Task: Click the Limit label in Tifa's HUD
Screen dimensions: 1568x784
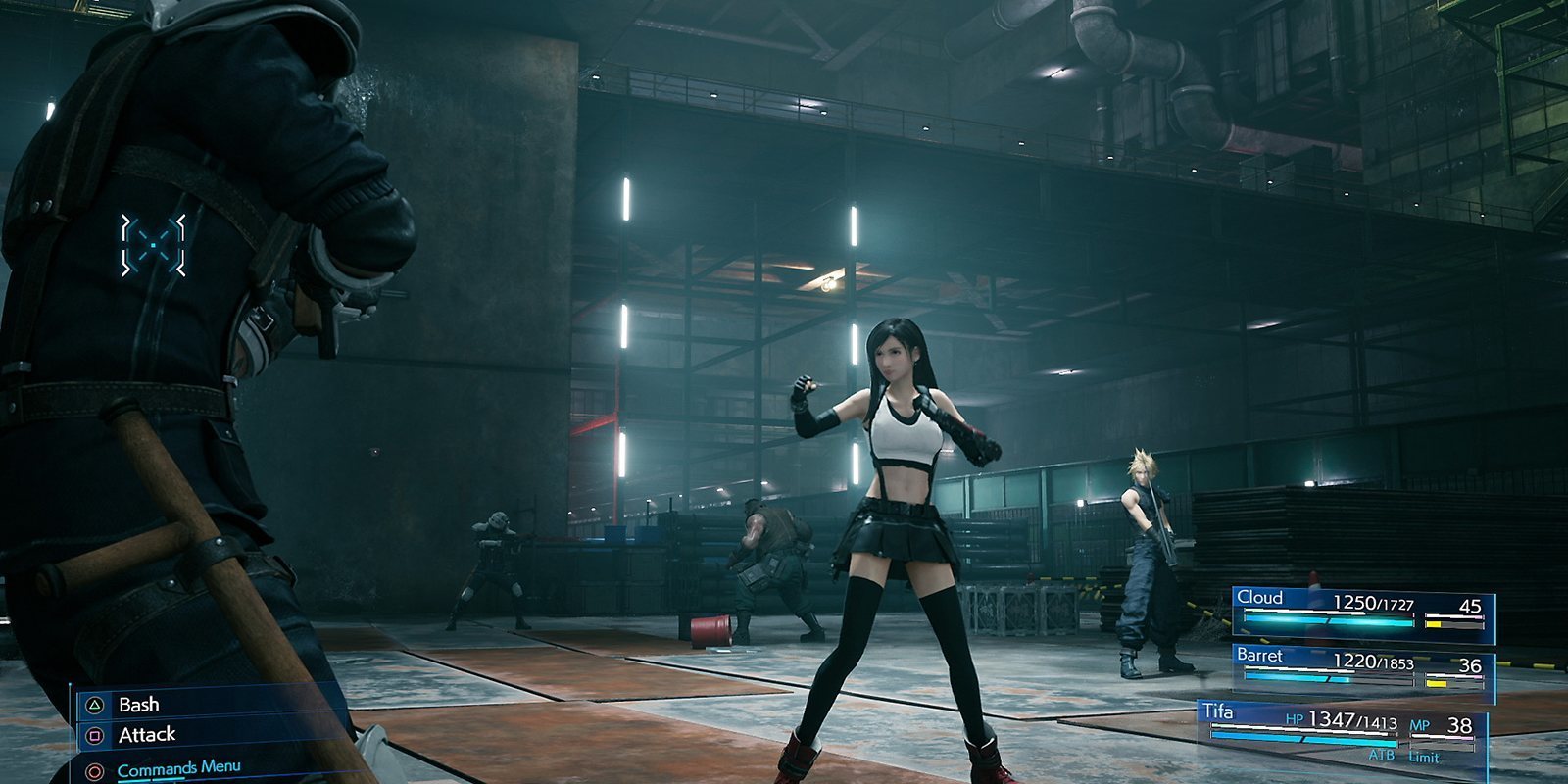Action: tap(1424, 756)
